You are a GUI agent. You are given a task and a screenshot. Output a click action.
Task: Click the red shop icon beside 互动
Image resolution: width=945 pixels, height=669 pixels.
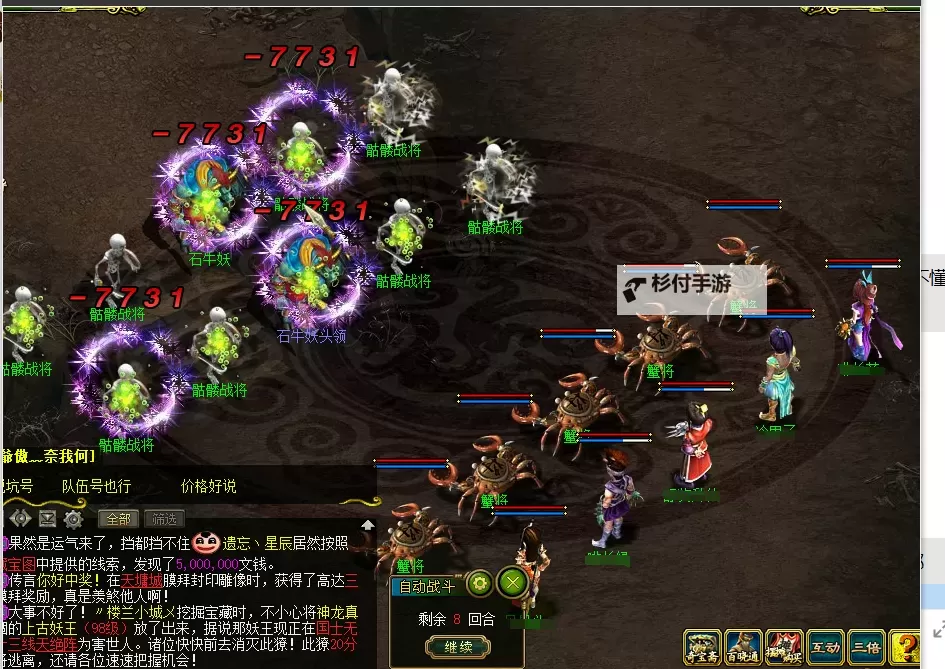click(784, 647)
